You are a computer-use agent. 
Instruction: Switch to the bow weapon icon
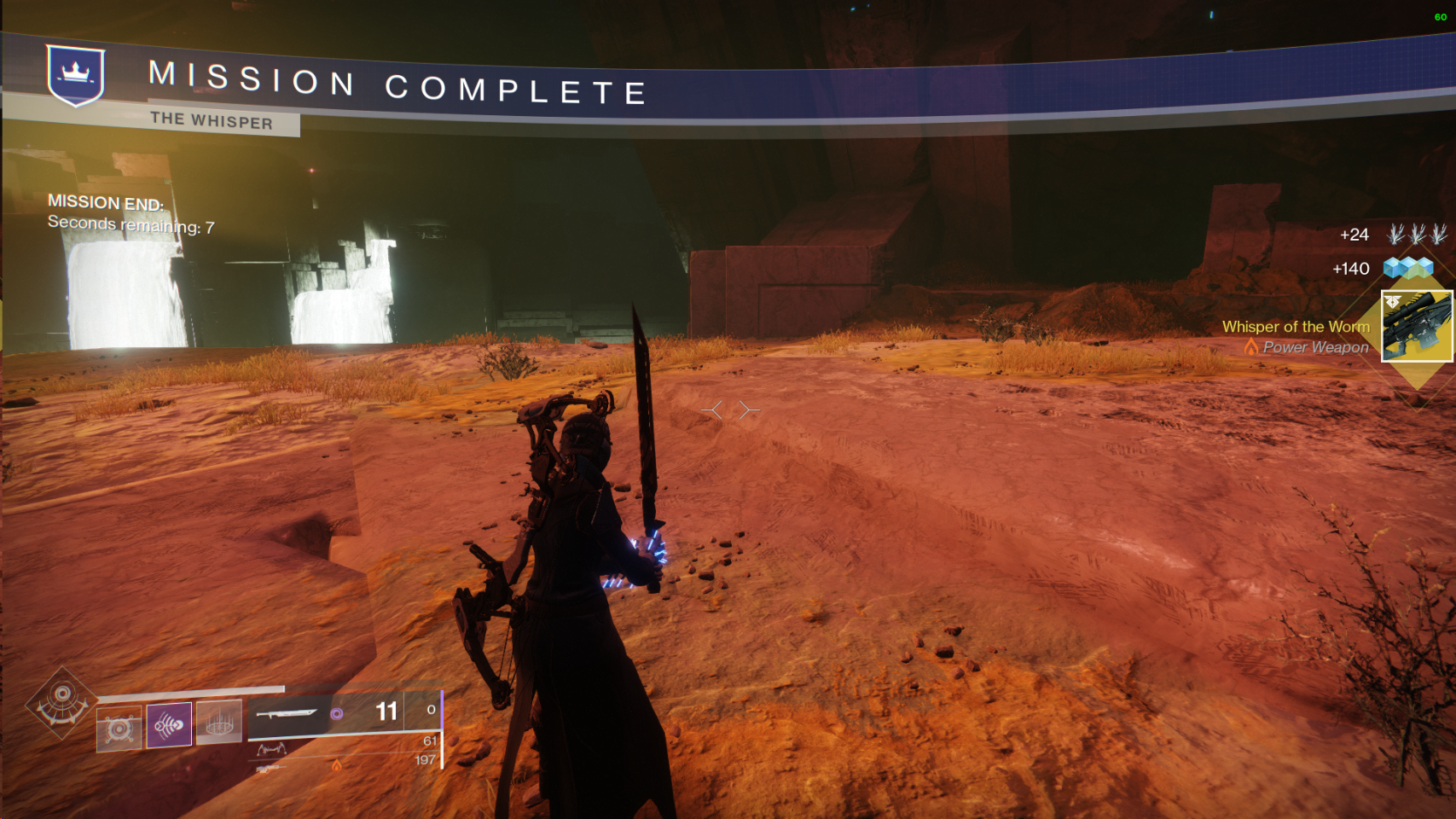[x=271, y=749]
